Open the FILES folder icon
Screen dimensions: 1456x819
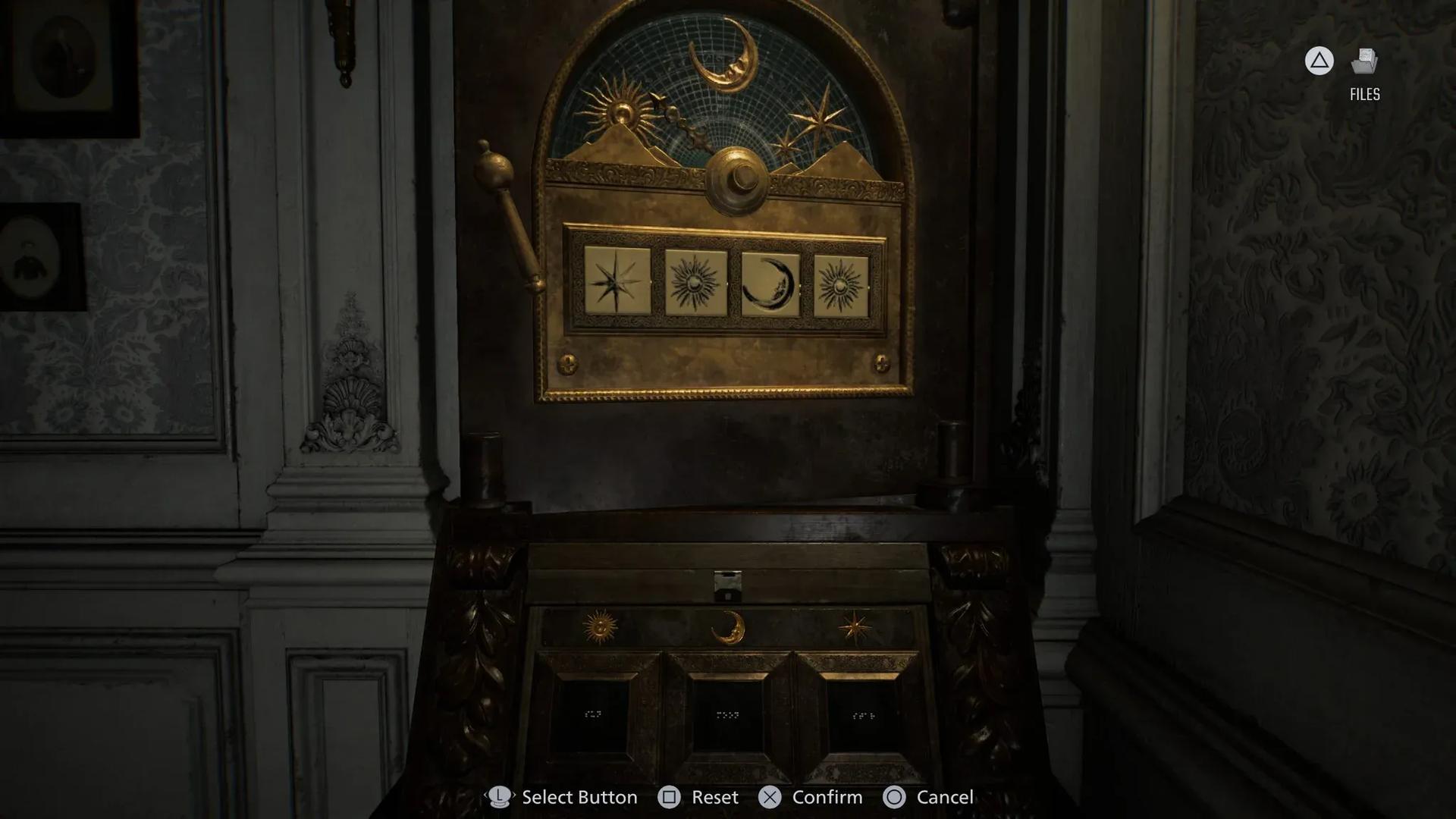1364,61
